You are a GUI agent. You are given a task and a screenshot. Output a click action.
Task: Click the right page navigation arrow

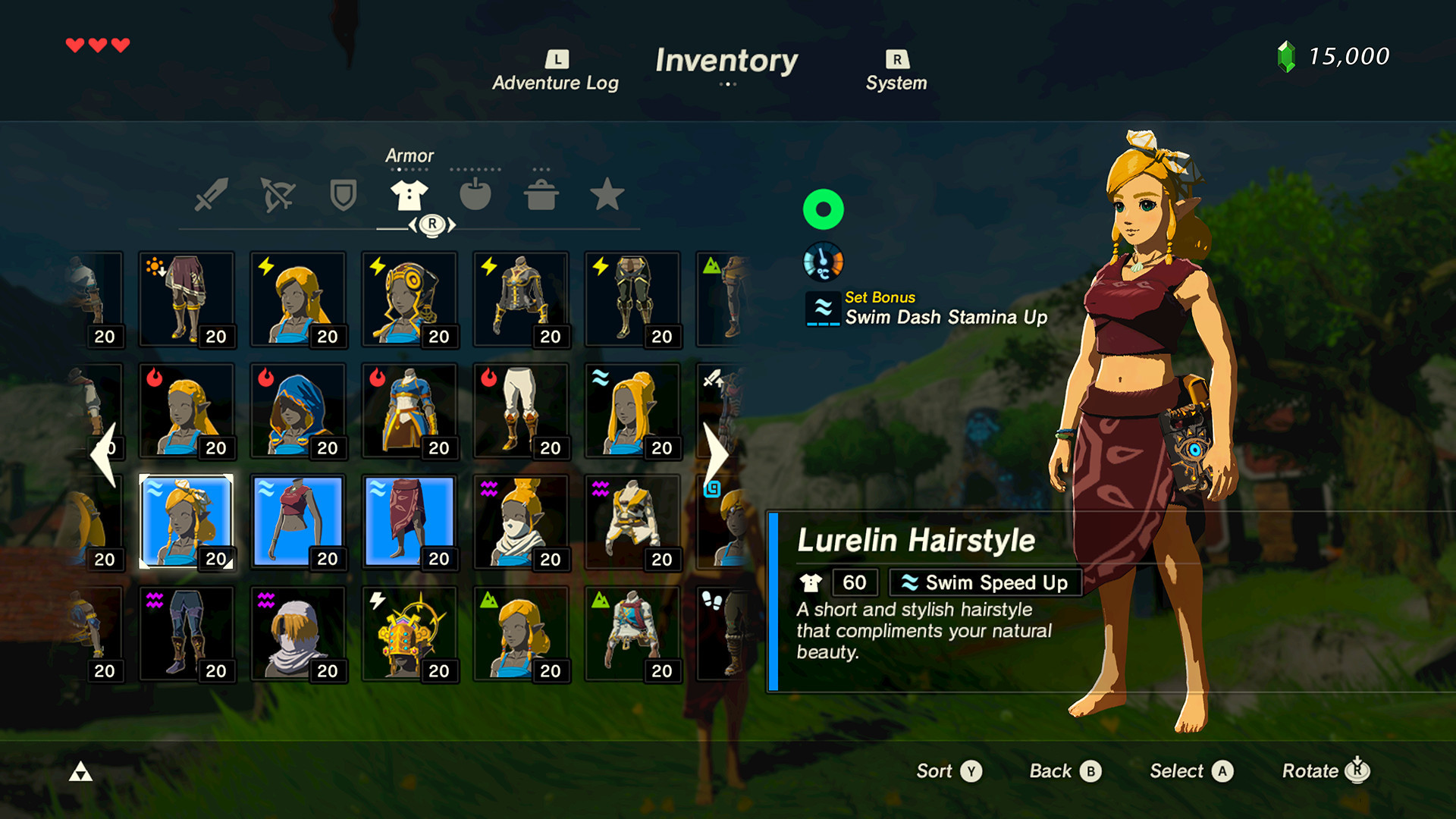717,453
